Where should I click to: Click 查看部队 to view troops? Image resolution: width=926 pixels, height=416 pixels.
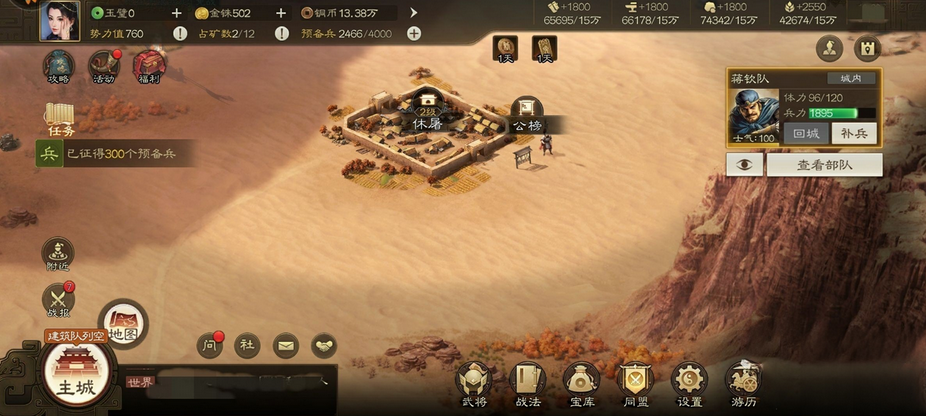click(824, 165)
